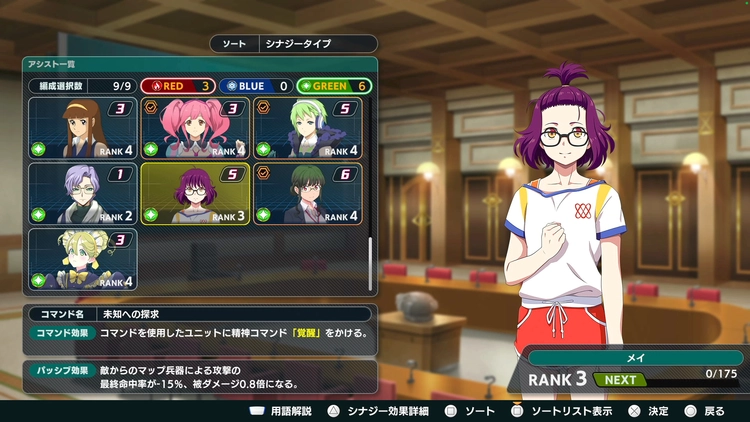
Task: Choose the dark-green-haired glasses character card
Action: click(x=308, y=193)
